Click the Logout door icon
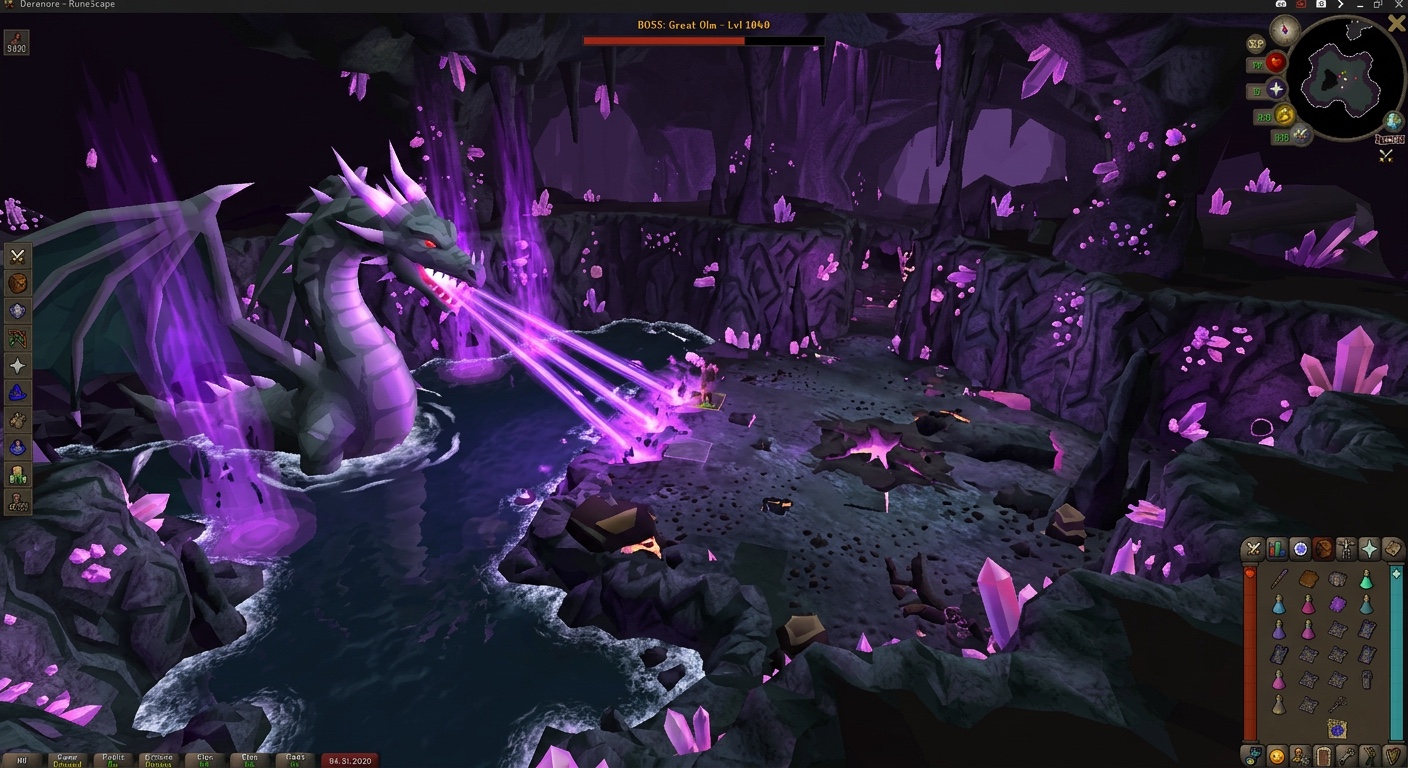Image resolution: width=1408 pixels, height=768 pixels. click(1322, 756)
